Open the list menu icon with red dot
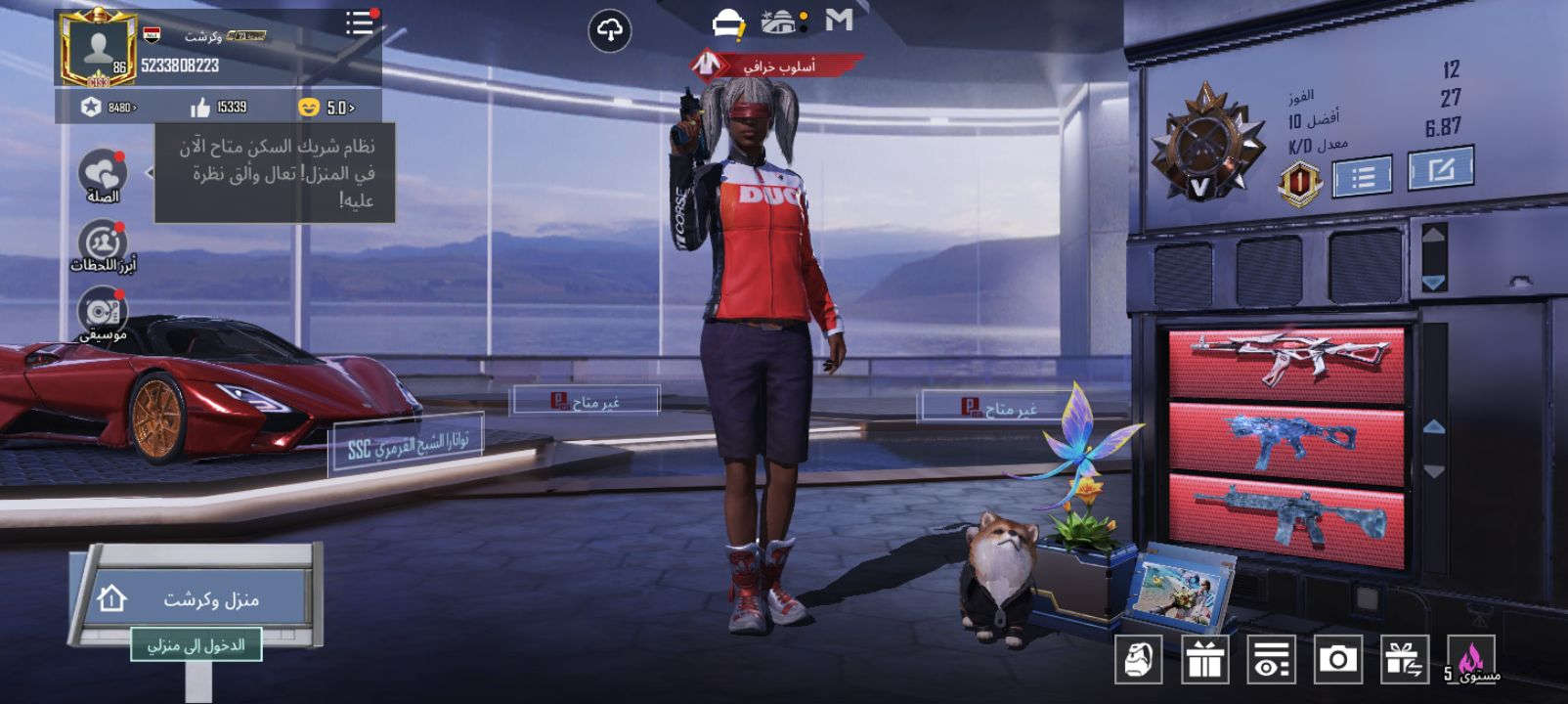Image resolution: width=1568 pixels, height=704 pixels. coord(360,23)
